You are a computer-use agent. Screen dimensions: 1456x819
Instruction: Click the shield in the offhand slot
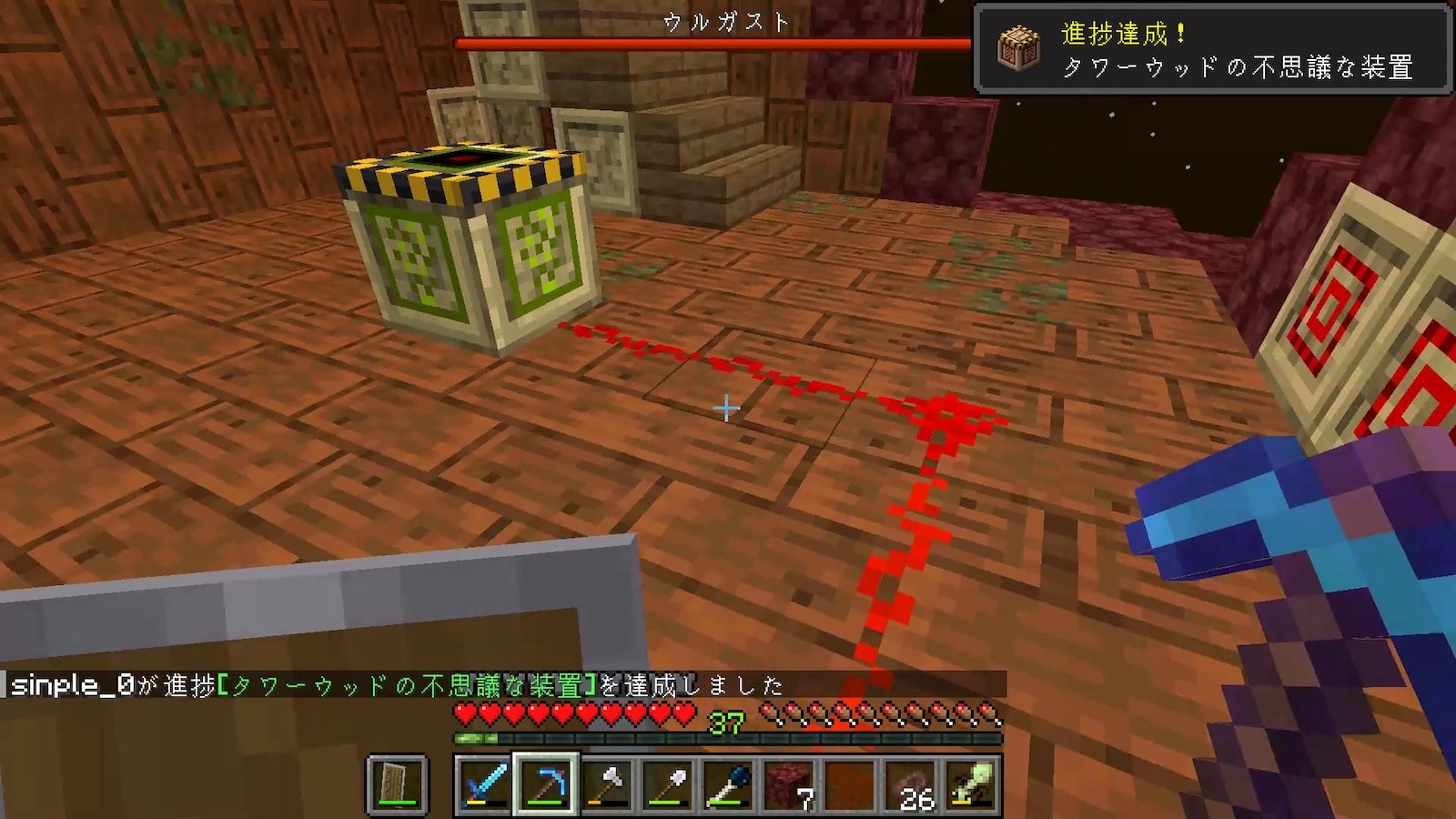click(x=397, y=784)
